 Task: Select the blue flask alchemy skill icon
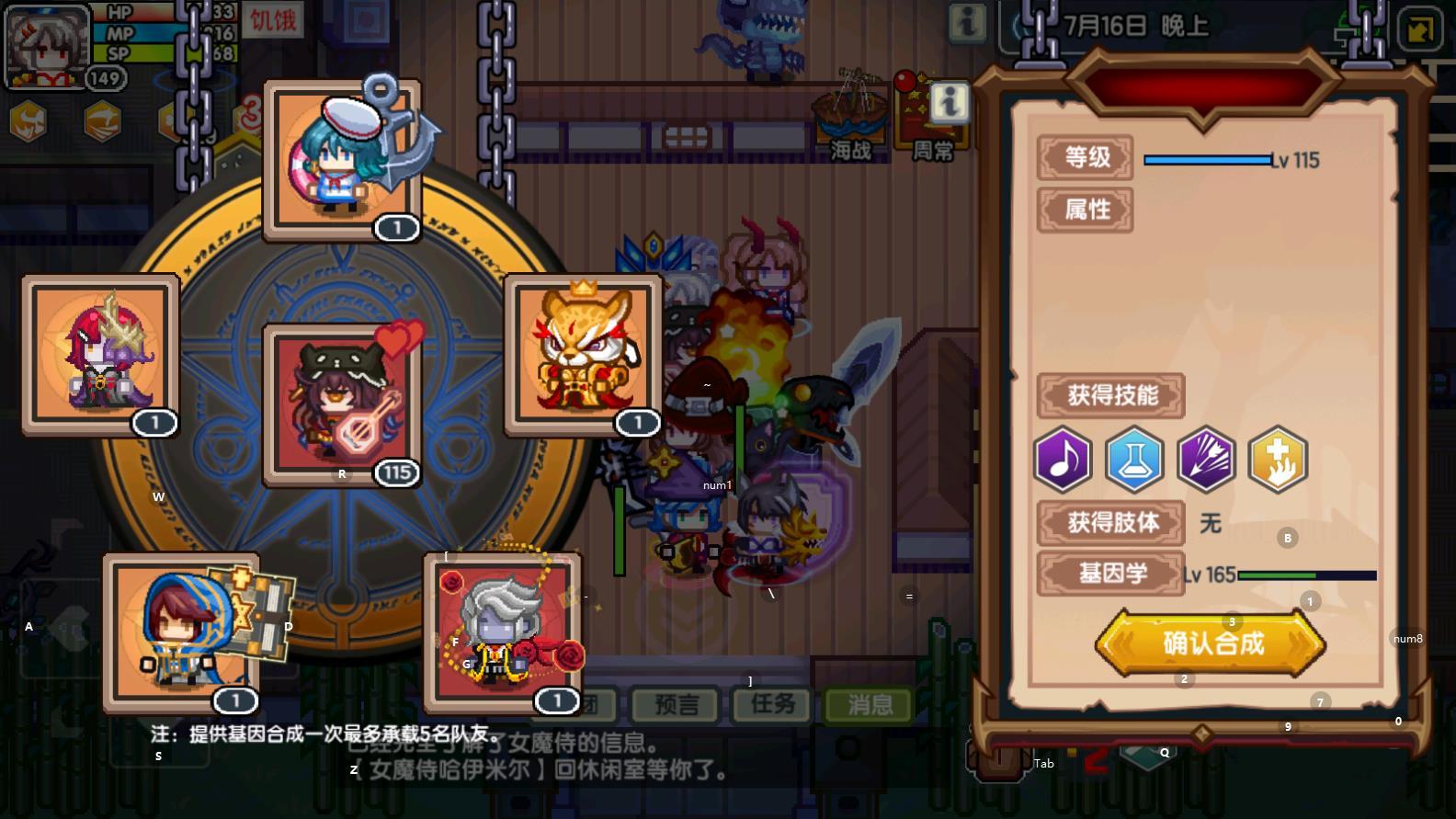1134,461
